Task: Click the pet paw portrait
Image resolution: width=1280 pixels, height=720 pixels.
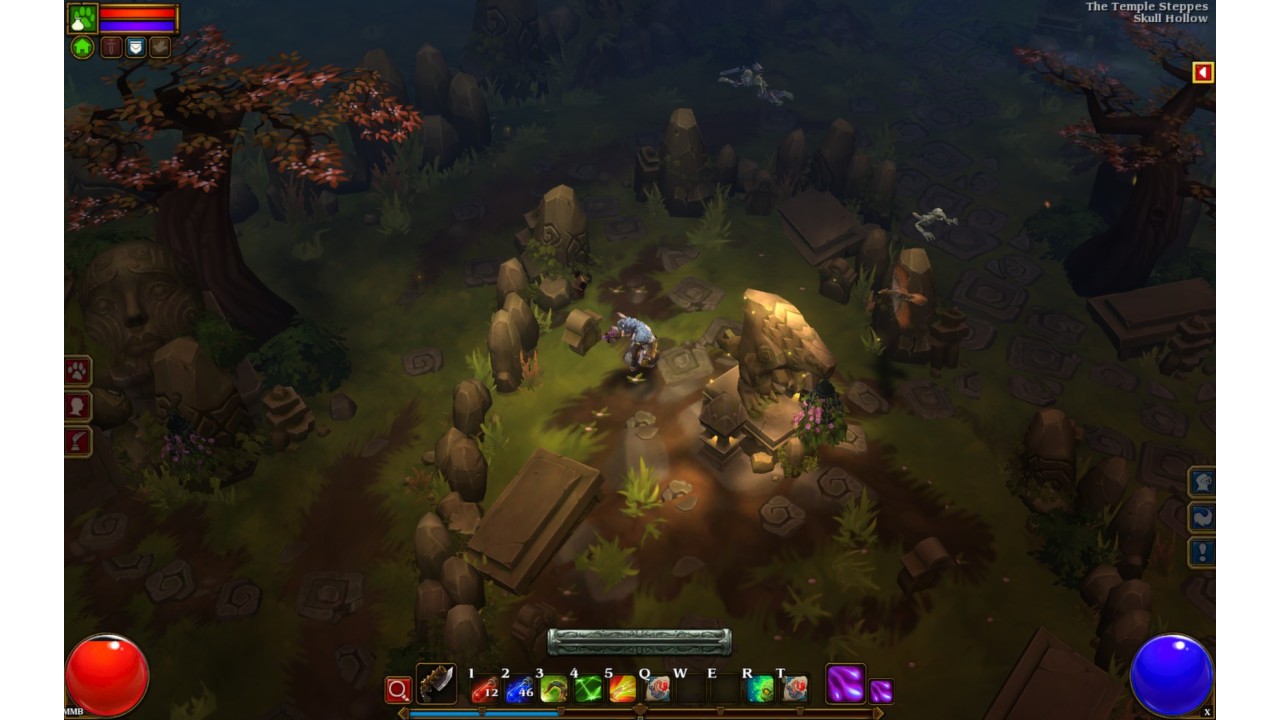Action: click(82, 18)
